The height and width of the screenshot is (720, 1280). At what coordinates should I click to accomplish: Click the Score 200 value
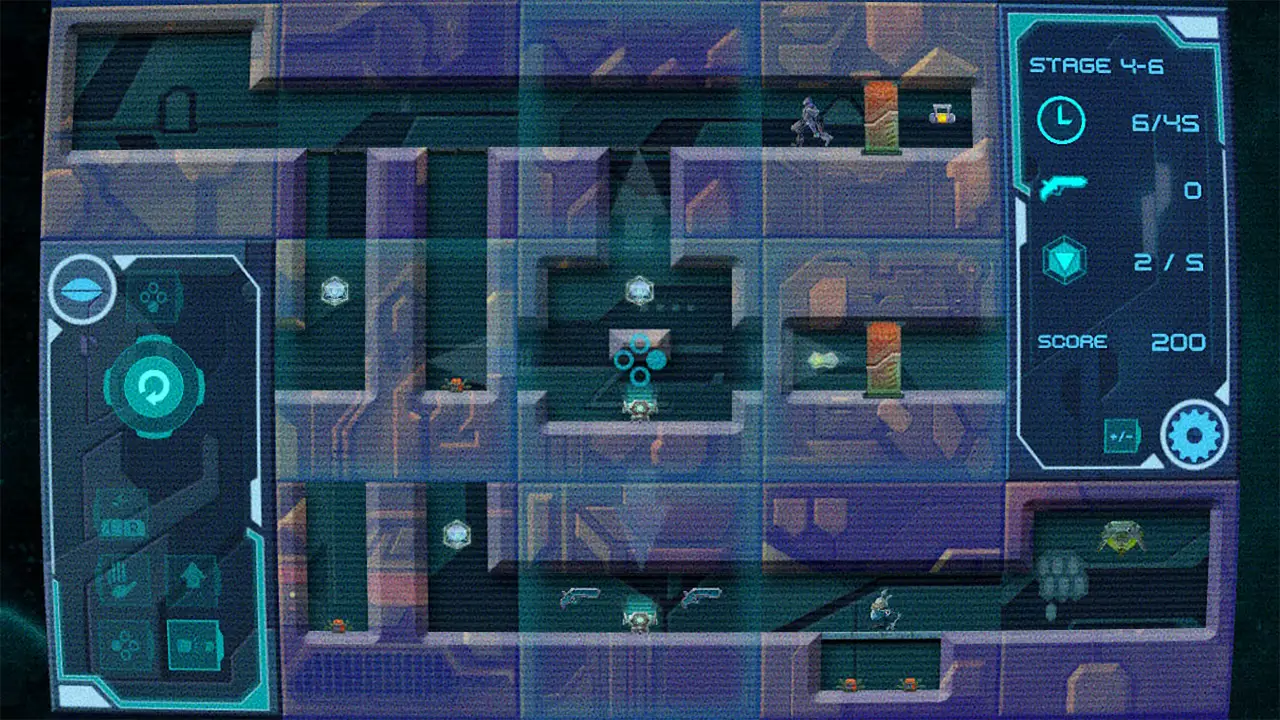[1178, 342]
